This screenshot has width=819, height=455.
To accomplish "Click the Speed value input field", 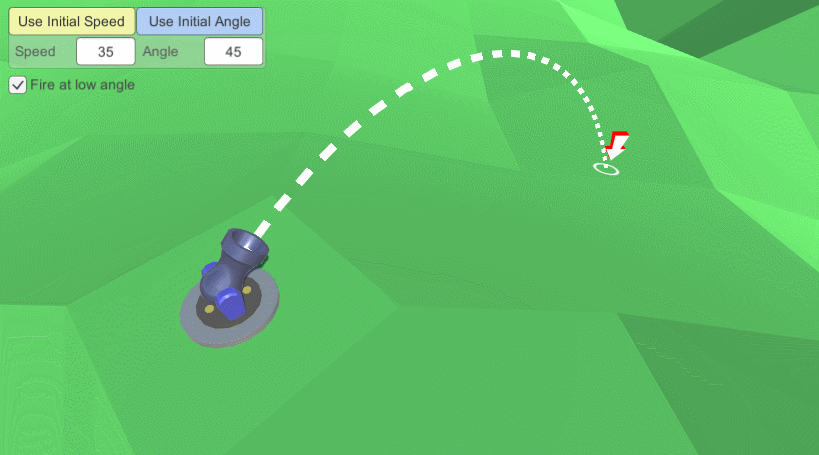I will pyautogui.click(x=105, y=51).
